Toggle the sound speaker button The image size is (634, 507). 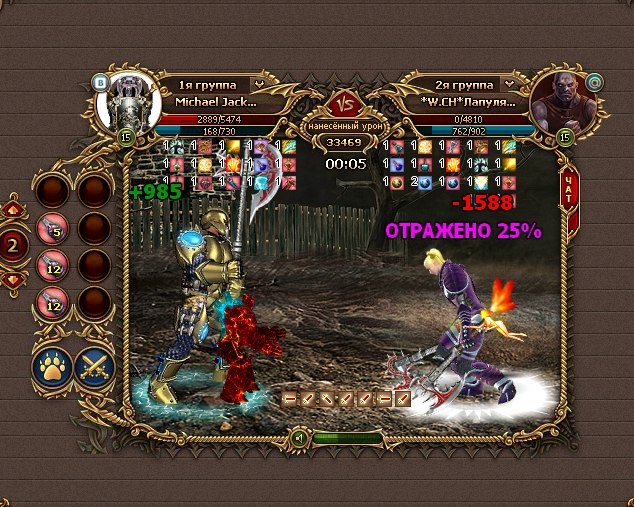click(x=298, y=437)
